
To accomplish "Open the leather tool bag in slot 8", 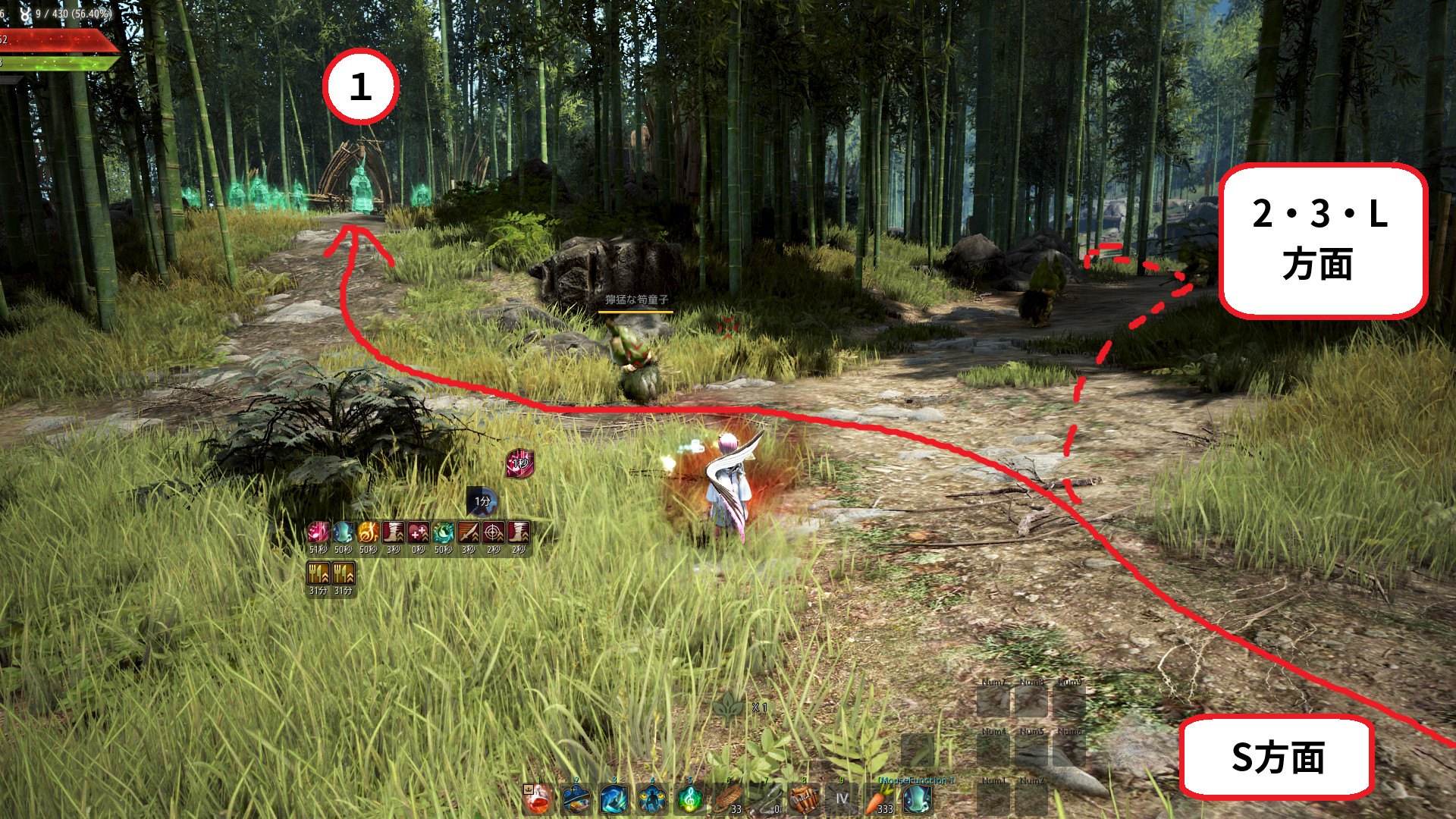I will [804, 799].
